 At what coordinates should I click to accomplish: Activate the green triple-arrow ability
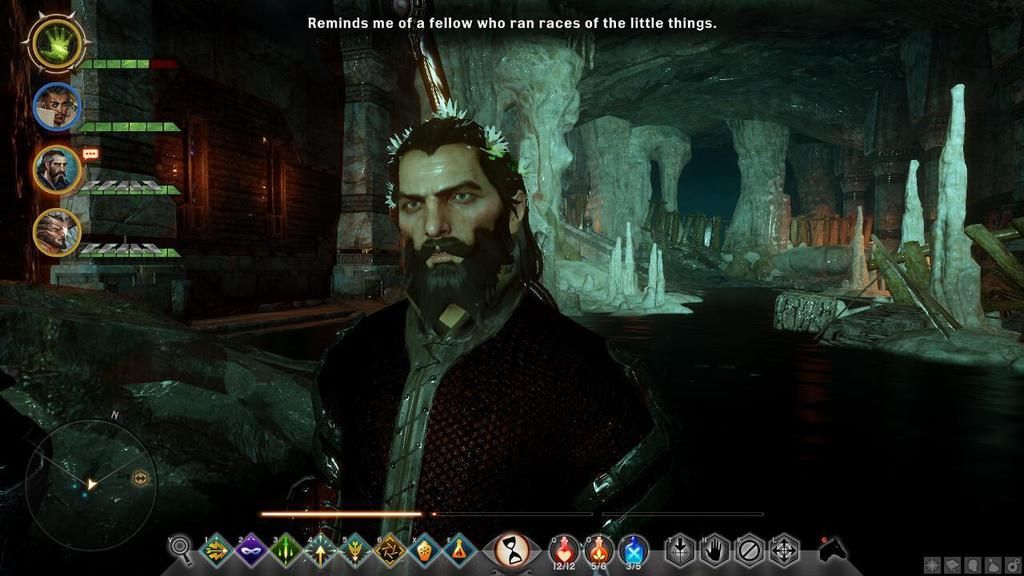tap(286, 550)
